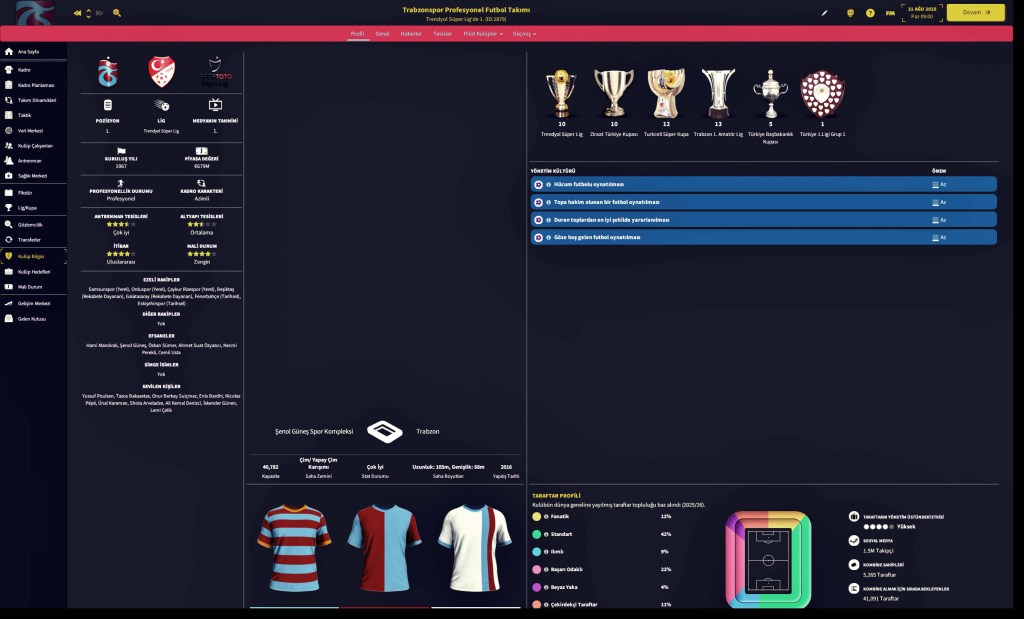This screenshot has width=1024, height=619.
Task: Open the question mark help icon
Action: [x=870, y=13]
